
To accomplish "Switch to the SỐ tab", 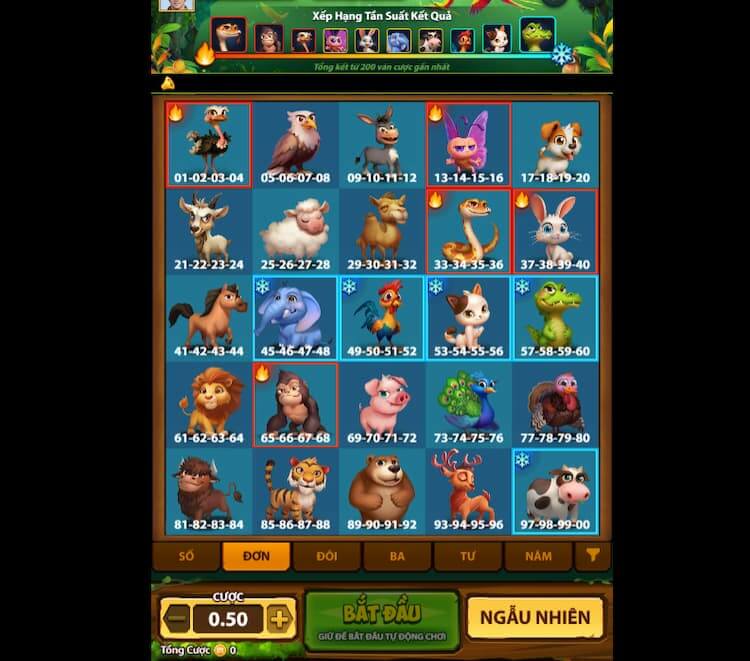I will click(x=186, y=556).
